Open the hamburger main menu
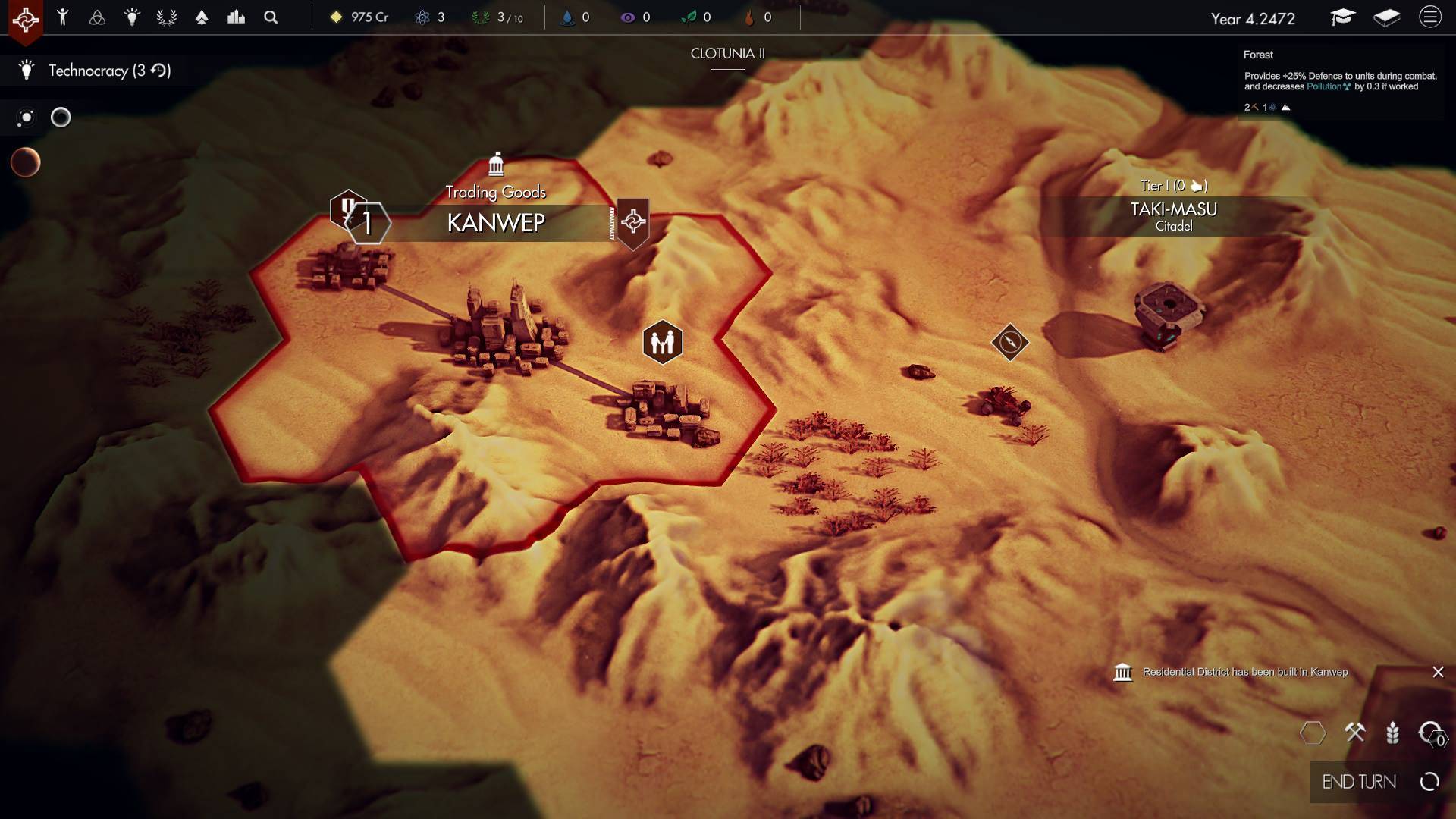 1430,17
